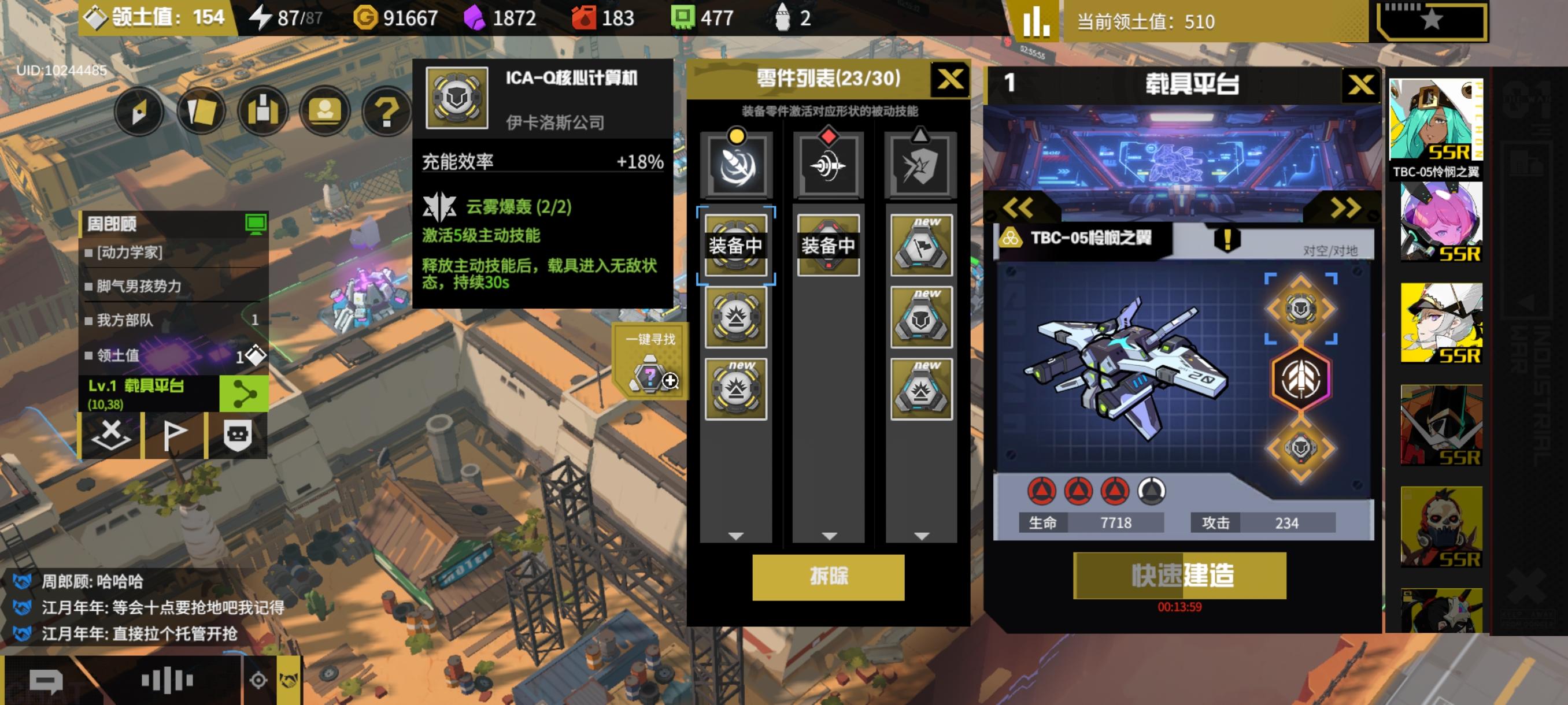Open the help question mark icon
1568x705 pixels.
click(x=387, y=113)
